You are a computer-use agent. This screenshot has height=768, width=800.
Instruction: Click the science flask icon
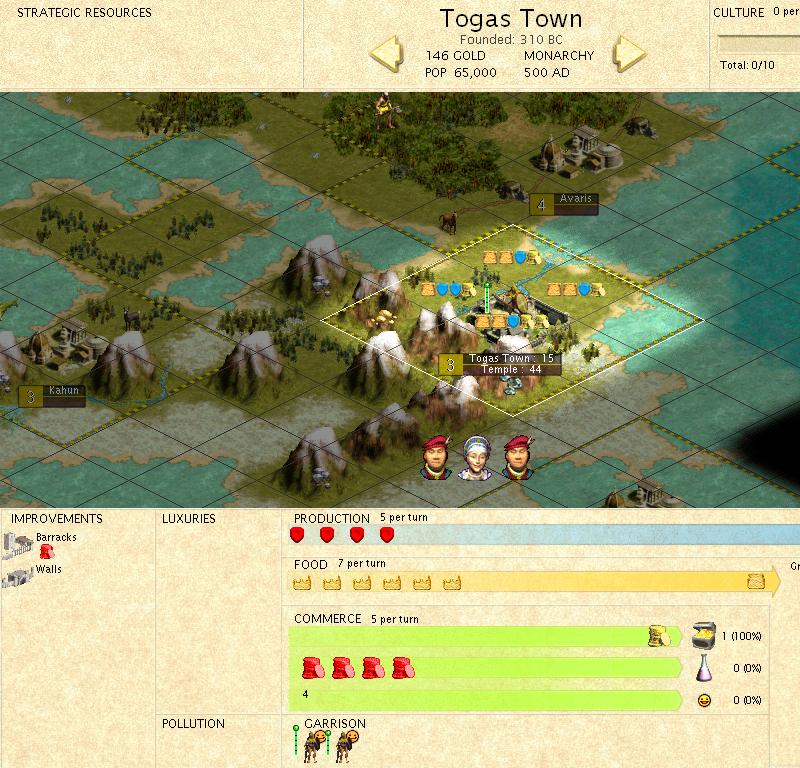[x=703, y=667]
